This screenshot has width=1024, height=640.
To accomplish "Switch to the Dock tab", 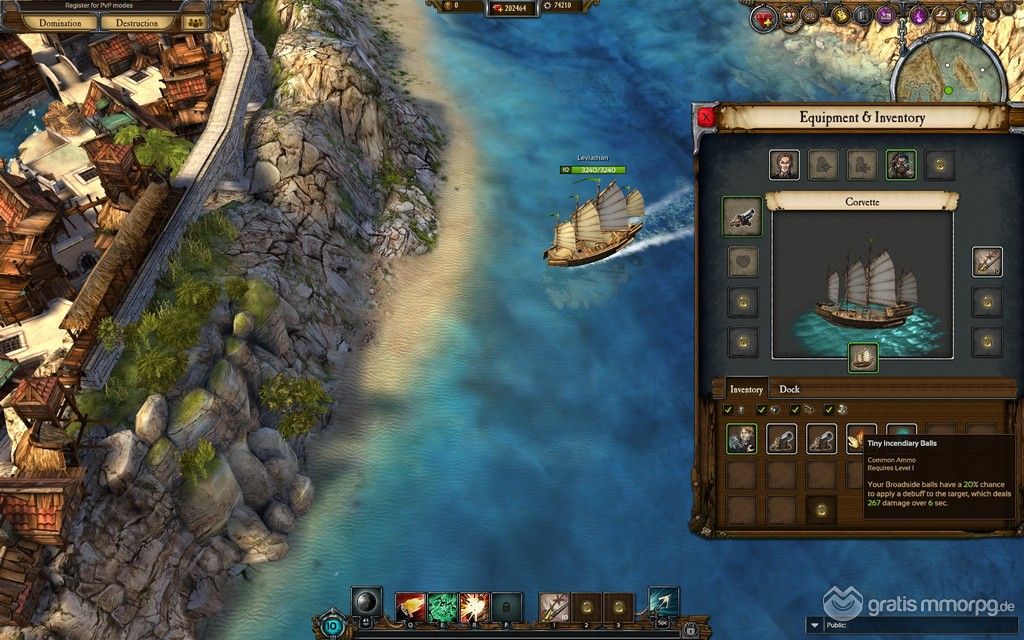I will (x=789, y=389).
